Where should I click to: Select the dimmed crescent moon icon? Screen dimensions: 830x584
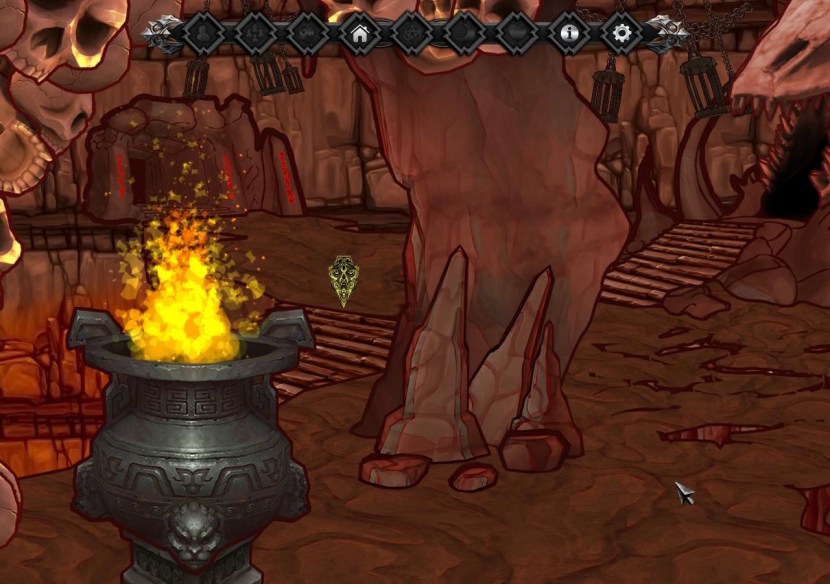[465, 34]
